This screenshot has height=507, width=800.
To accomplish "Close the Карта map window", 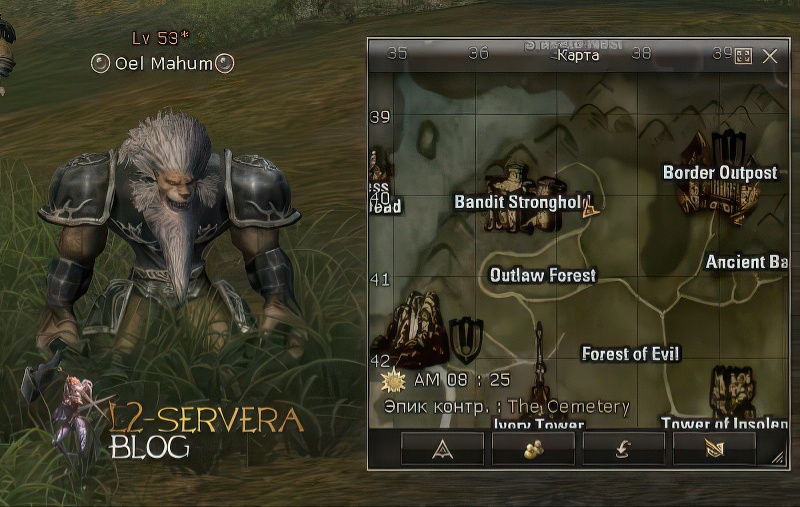I will (x=770, y=56).
